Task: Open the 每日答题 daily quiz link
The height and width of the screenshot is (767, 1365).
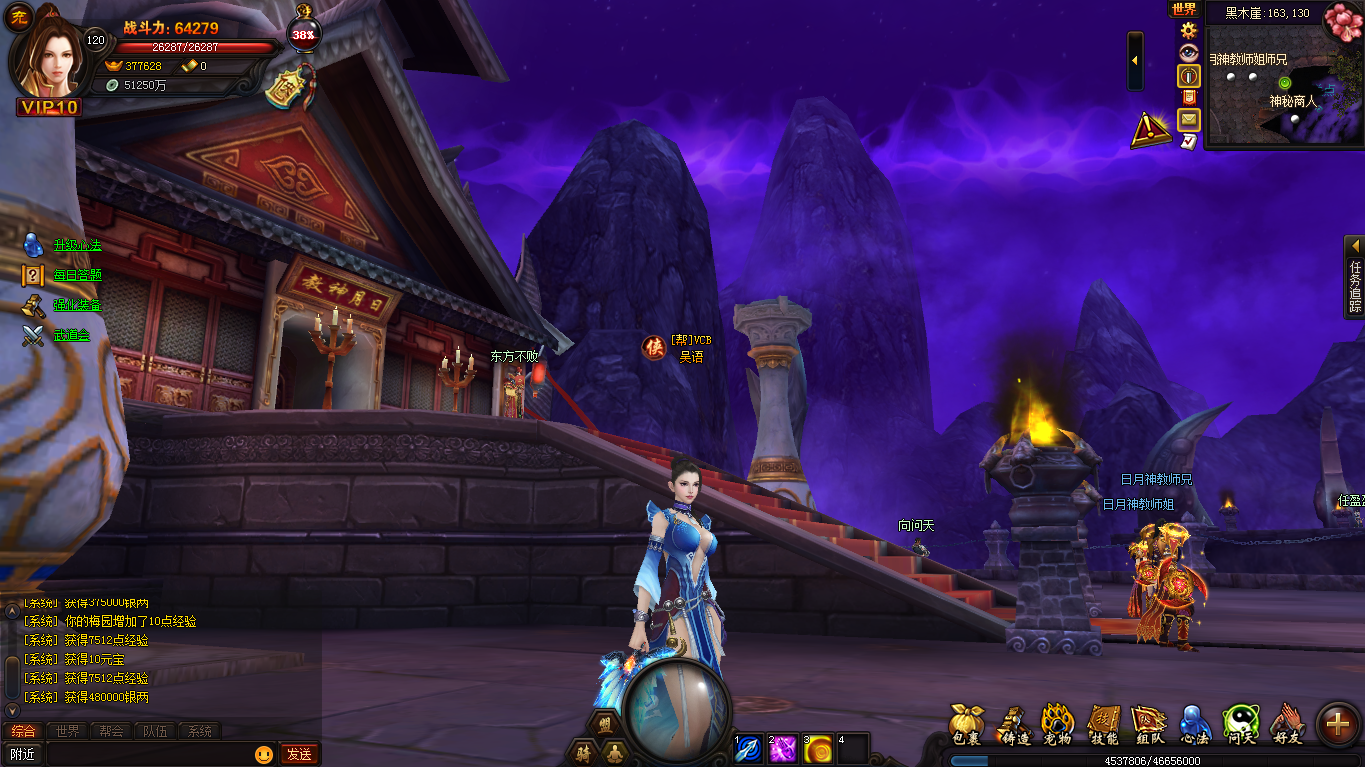Action: [77, 275]
